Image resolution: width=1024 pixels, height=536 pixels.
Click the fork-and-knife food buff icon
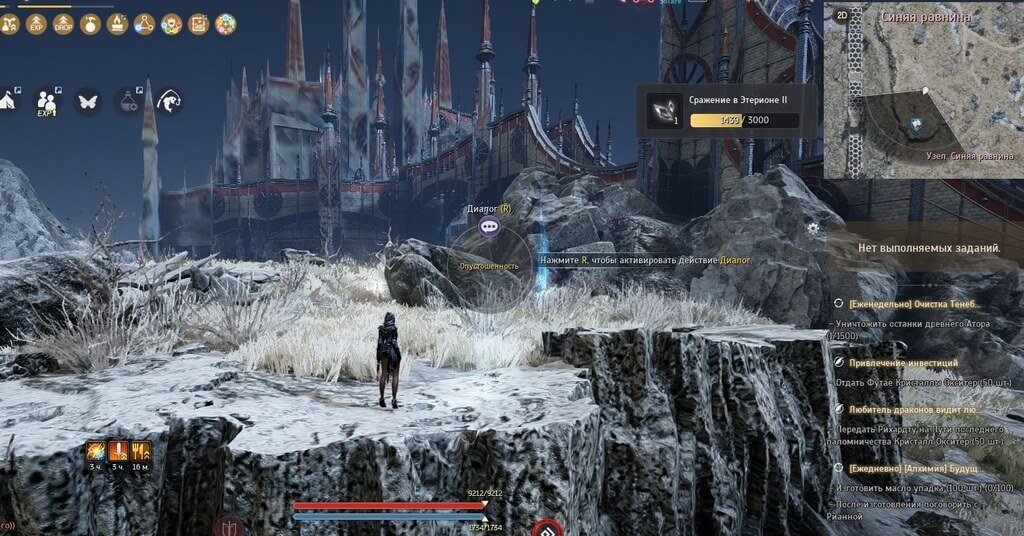point(141,450)
